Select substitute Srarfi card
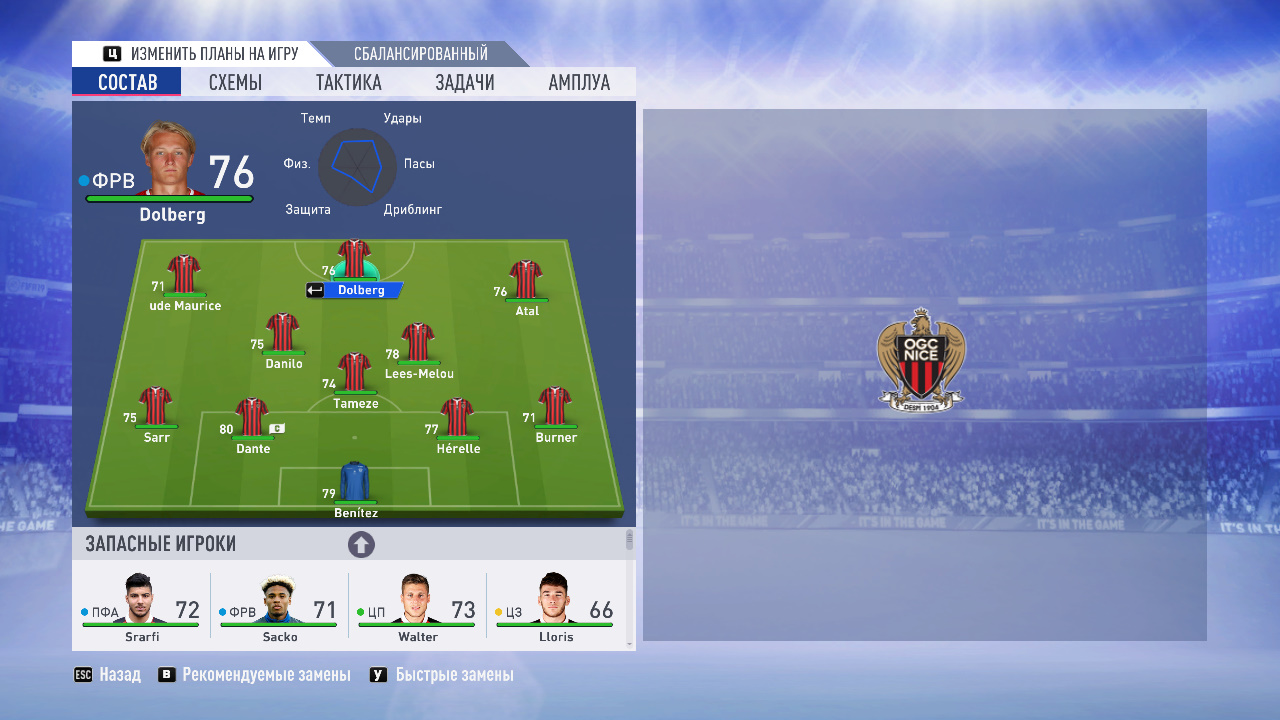1280x720 pixels. coord(141,608)
